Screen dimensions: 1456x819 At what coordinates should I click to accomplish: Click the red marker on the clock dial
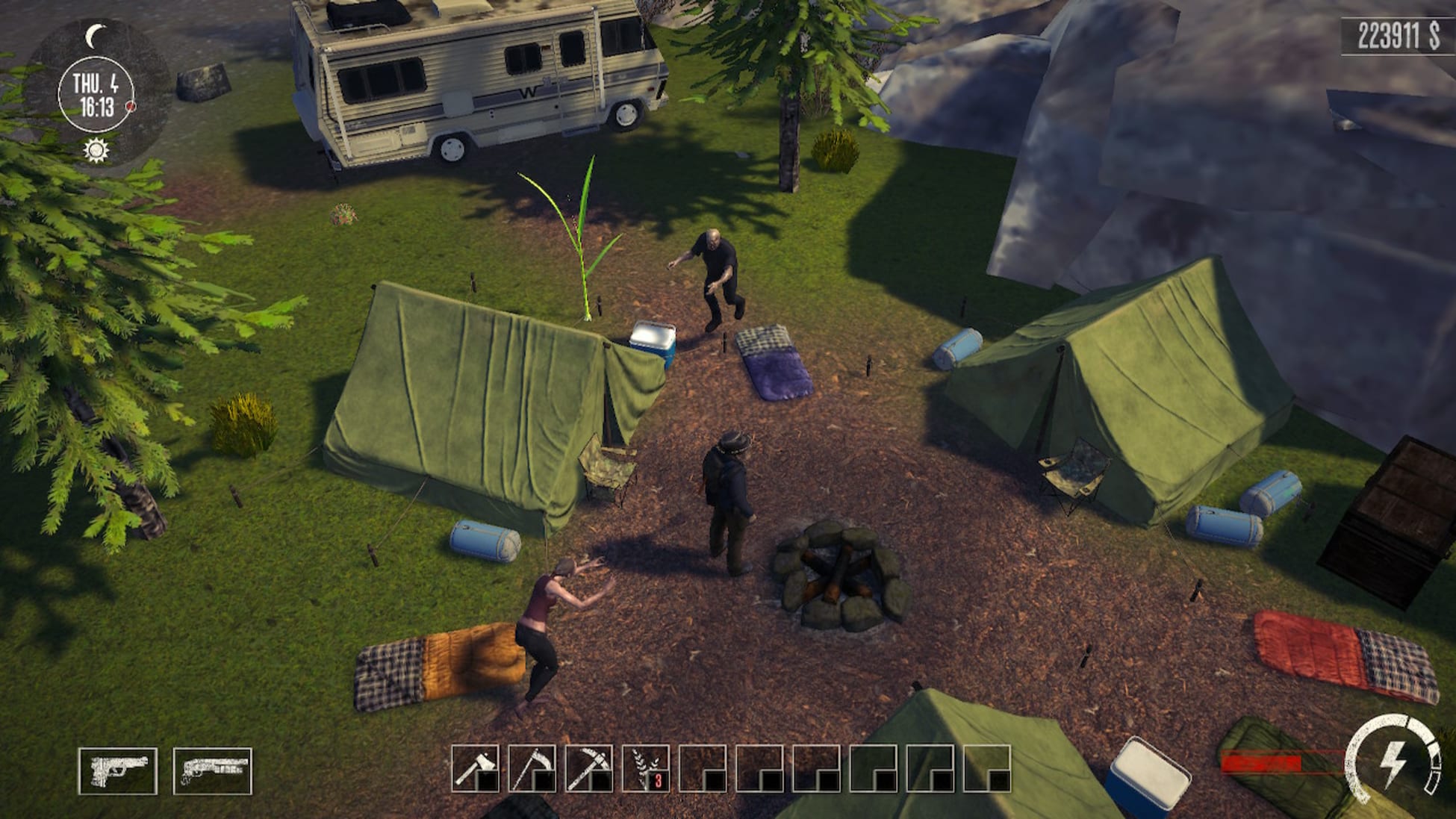(x=129, y=107)
